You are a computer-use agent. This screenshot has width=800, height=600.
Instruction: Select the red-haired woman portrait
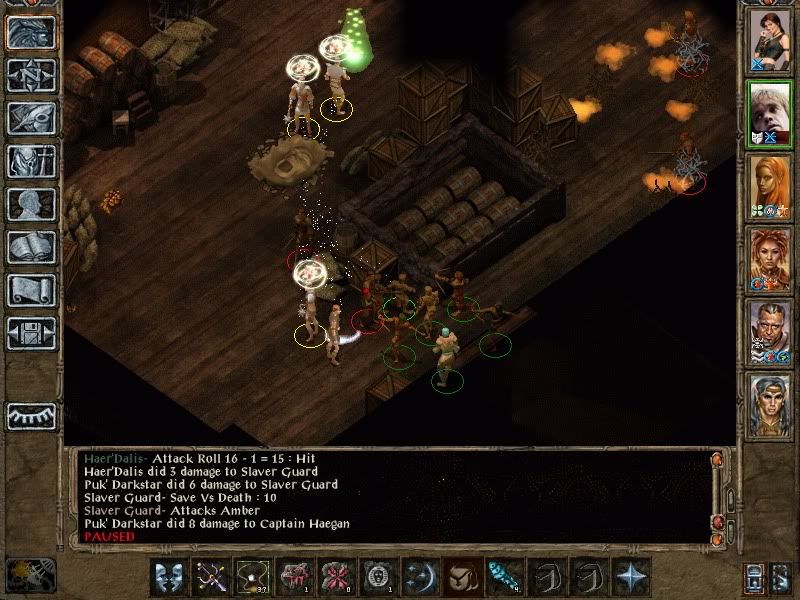click(x=769, y=257)
